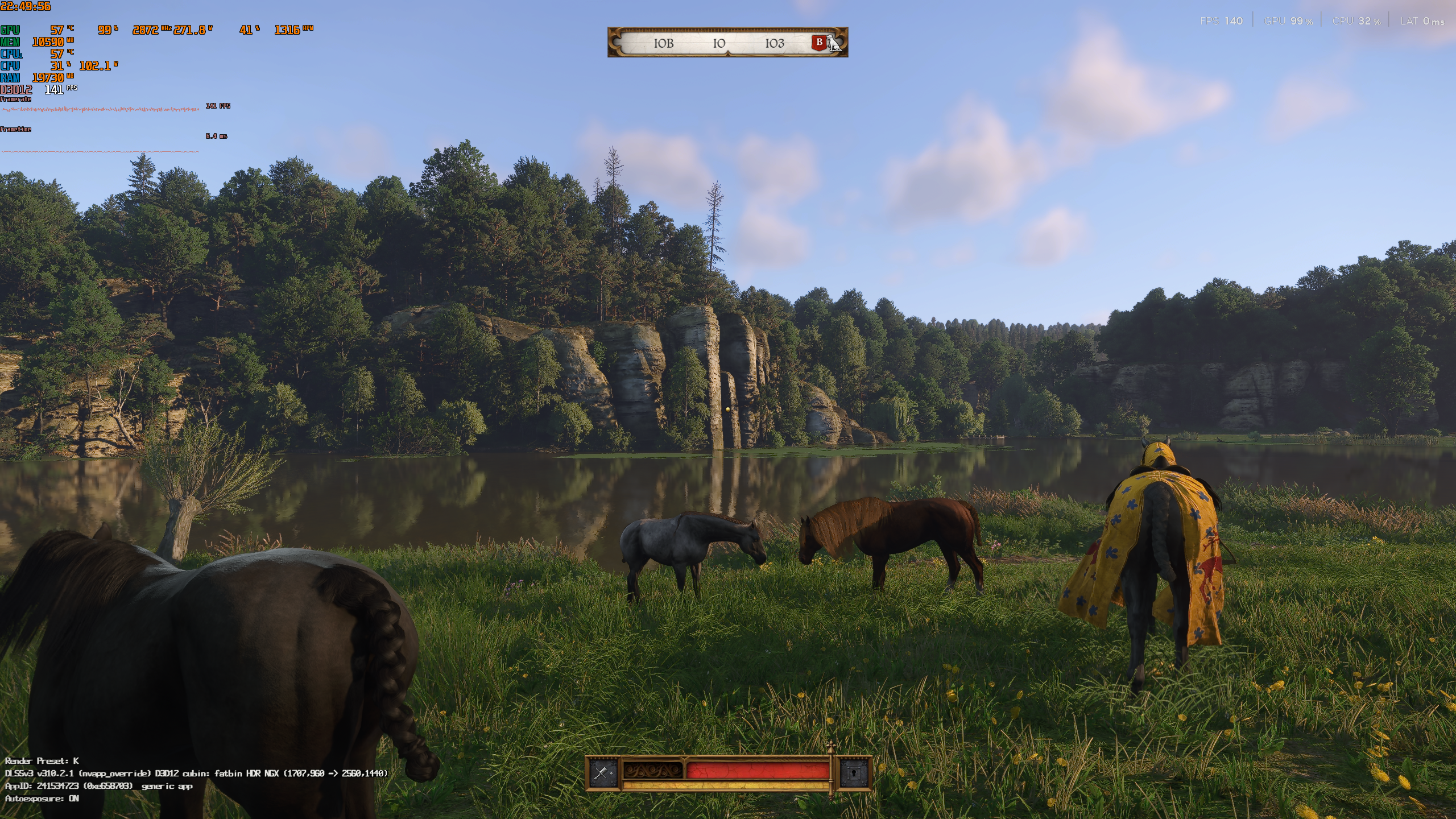This screenshot has height=819, width=1456.
Task: Click the crossed weapons icon beside health bar
Action: 602,772
